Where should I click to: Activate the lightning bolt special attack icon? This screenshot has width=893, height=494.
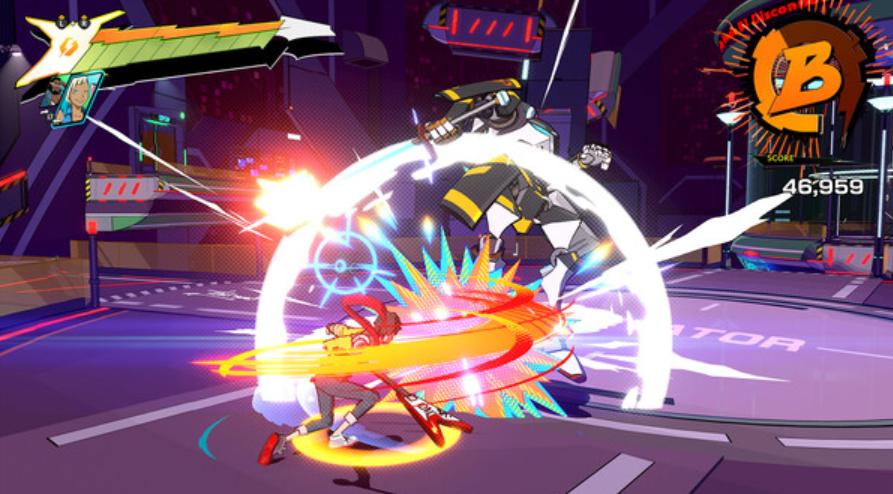click(x=70, y=47)
